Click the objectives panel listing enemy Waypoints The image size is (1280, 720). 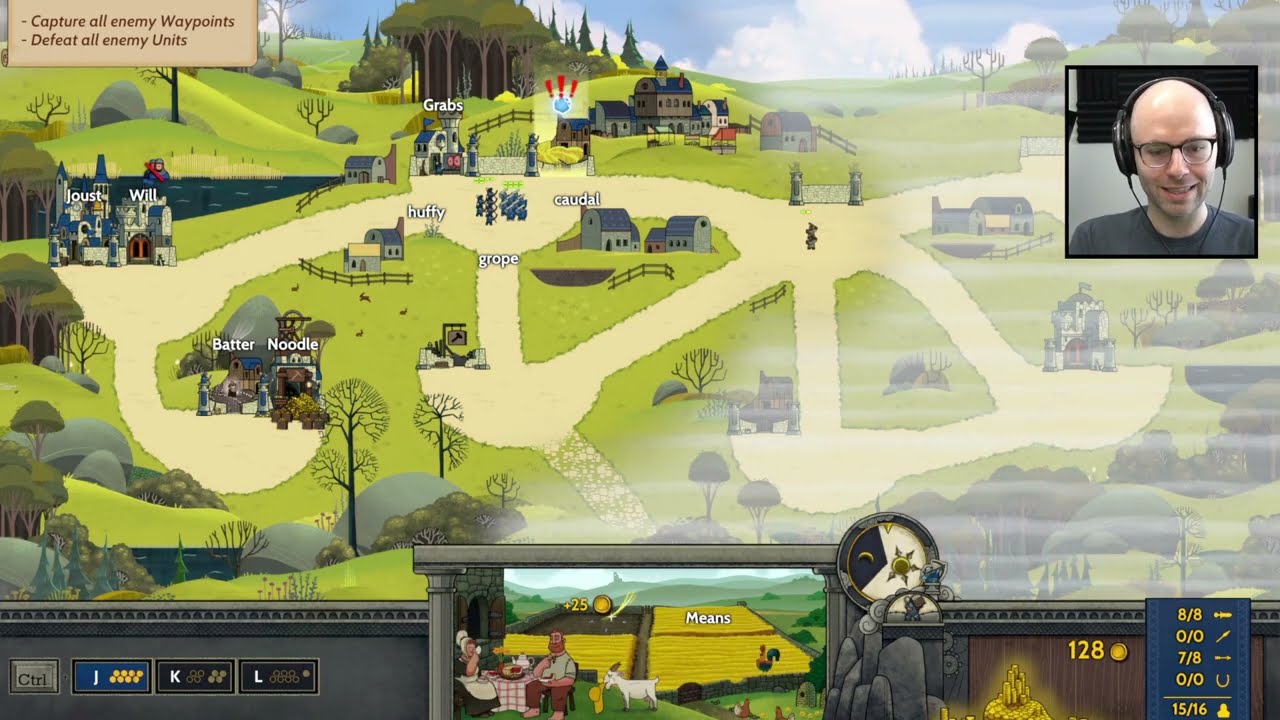pyautogui.click(x=128, y=31)
